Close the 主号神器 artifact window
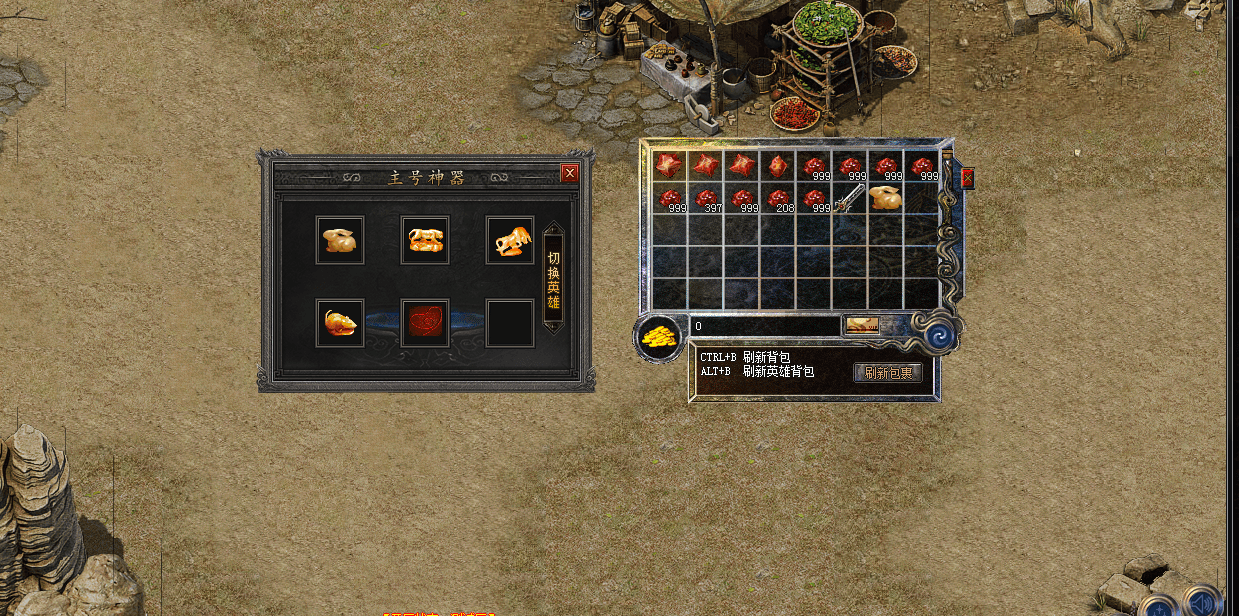The height and width of the screenshot is (616, 1239). coord(570,173)
